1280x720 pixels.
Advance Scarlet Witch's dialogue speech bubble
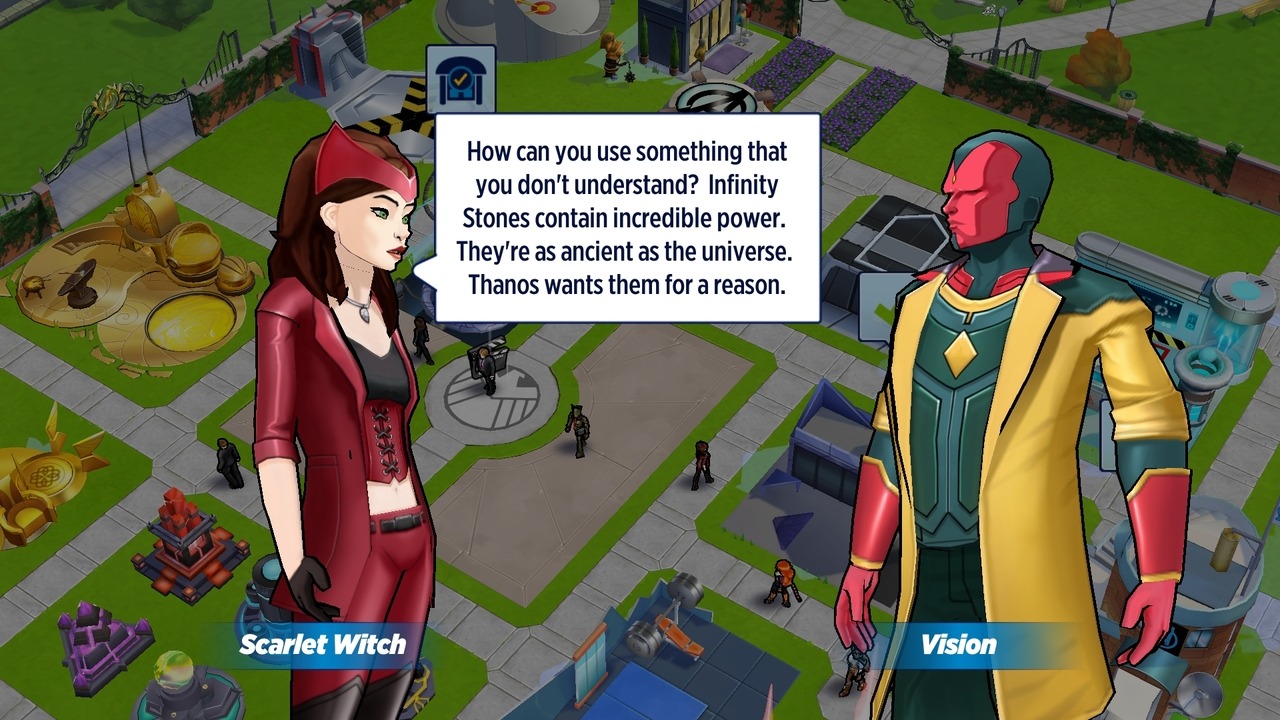627,218
